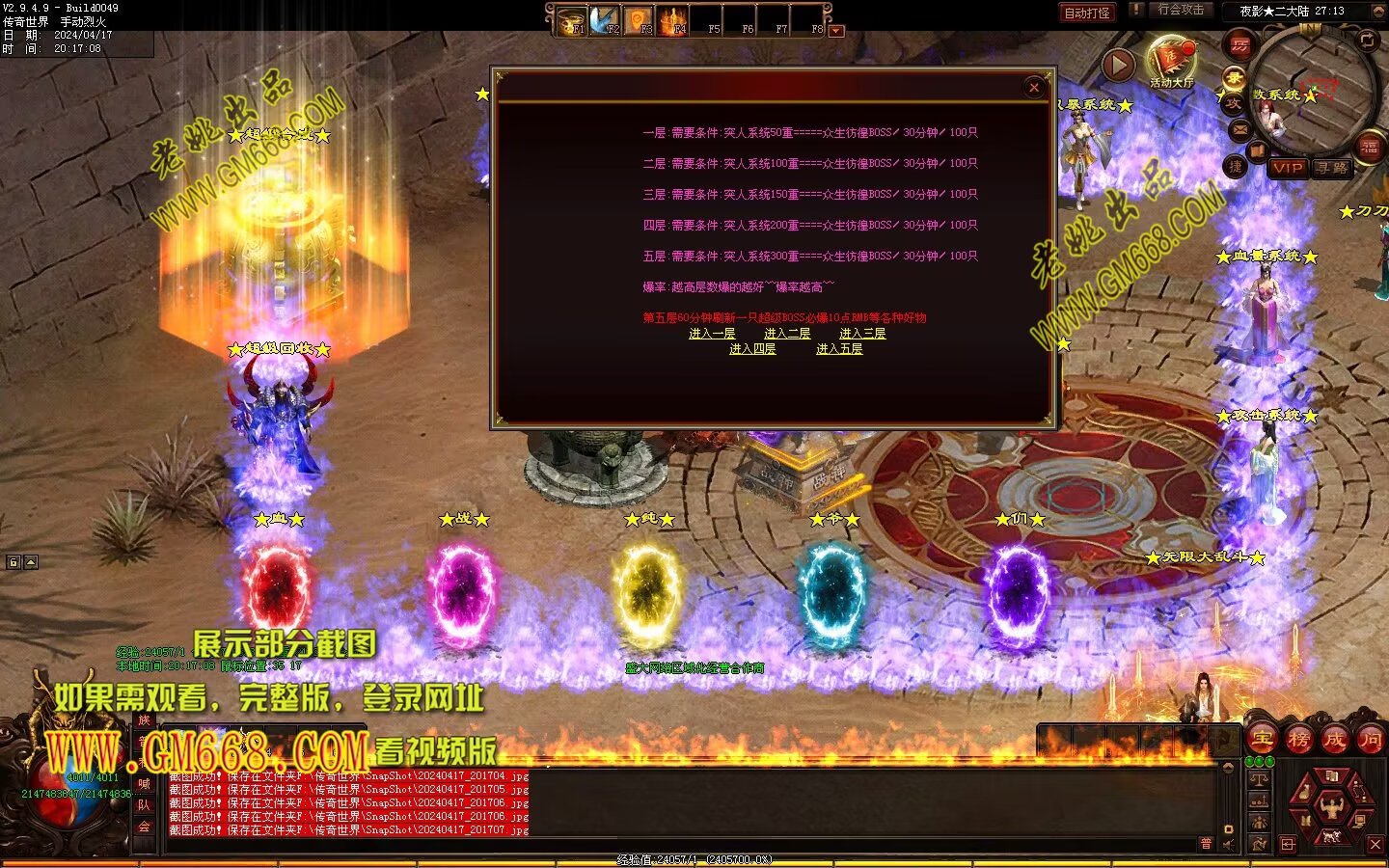The width and height of the screenshot is (1389, 868).
Task: Choose the 进入一层 floor link
Action: click(712, 334)
